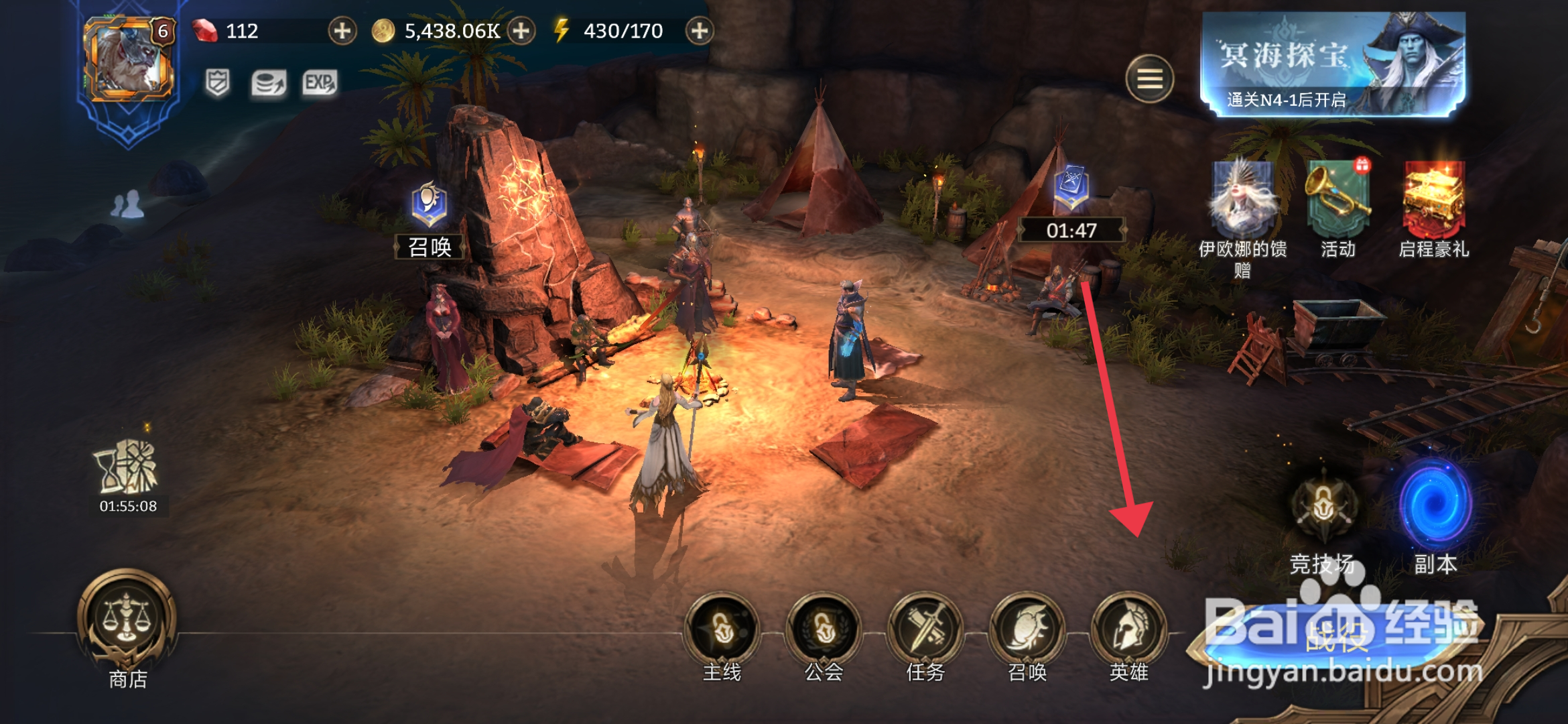Open the EXP boost icon
The height and width of the screenshot is (724, 1568).
pyautogui.click(x=319, y=83)
